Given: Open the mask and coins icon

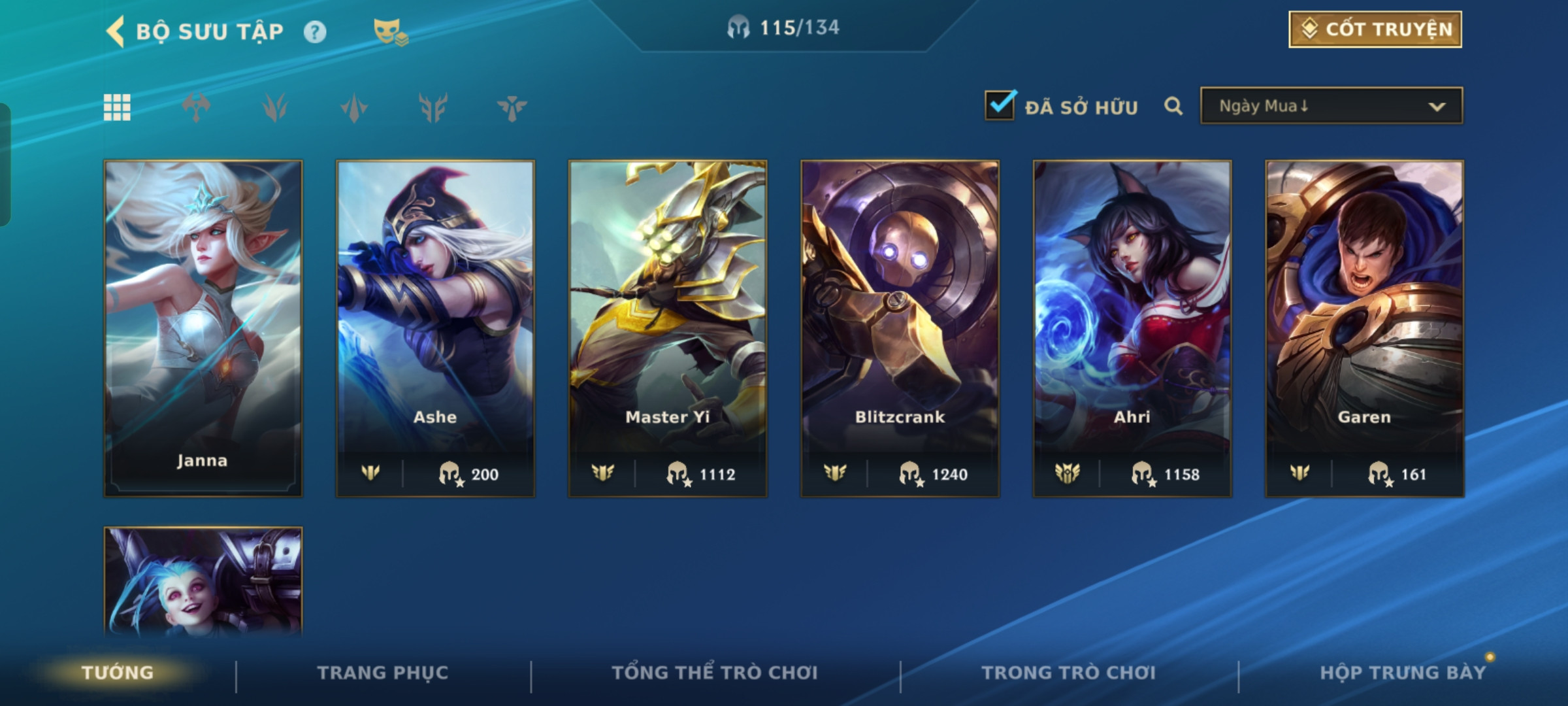Looking at the screenshot, I should [x=390, y=31].
